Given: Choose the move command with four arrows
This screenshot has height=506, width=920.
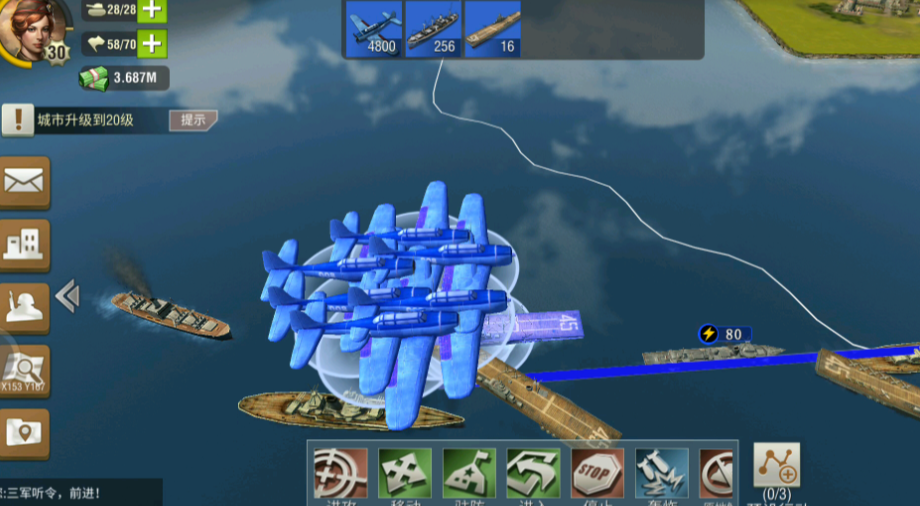Looking at the screenshot, I should pos(405,474).
